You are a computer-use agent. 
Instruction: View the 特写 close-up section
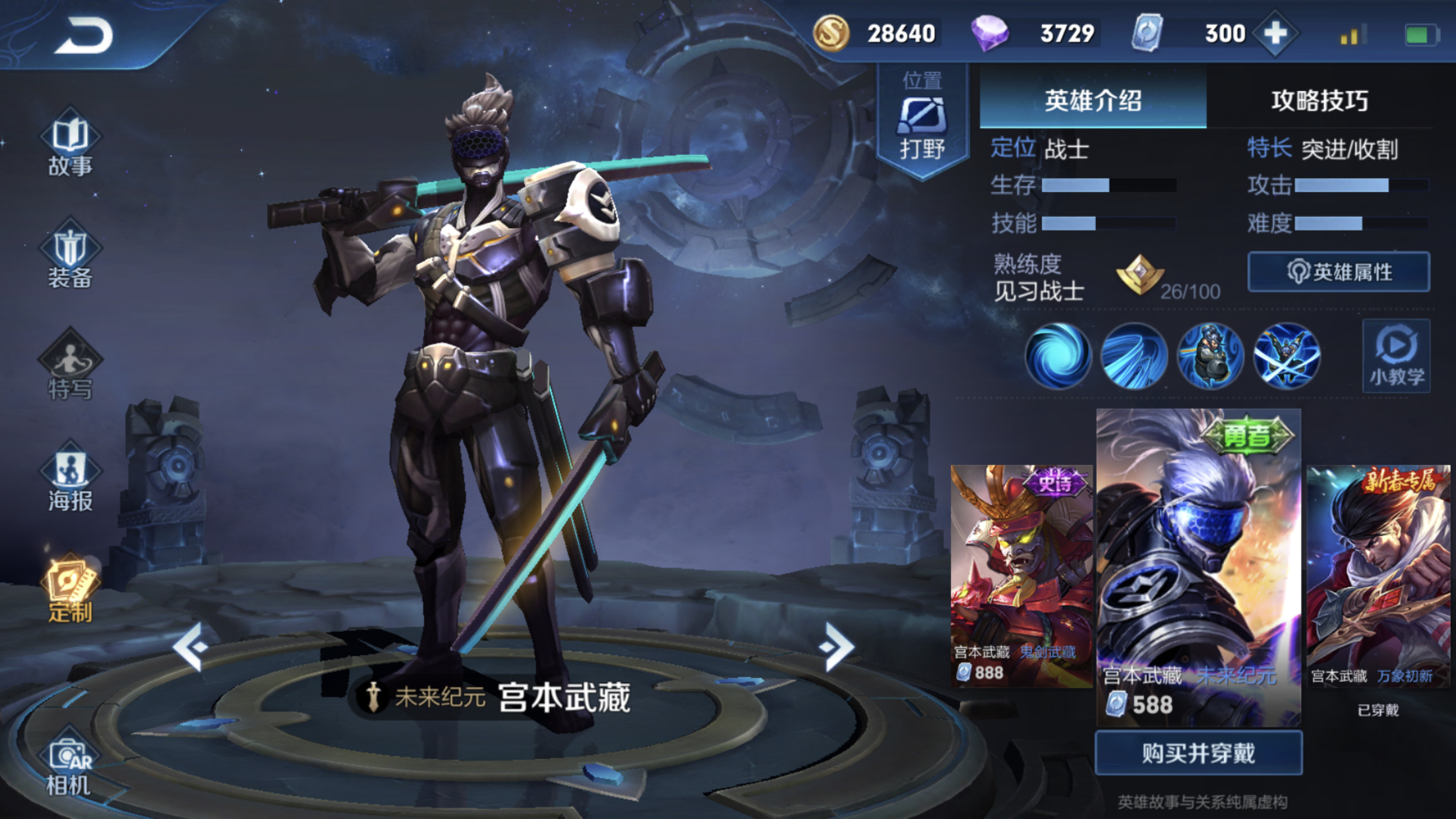(x=71, y=366)
